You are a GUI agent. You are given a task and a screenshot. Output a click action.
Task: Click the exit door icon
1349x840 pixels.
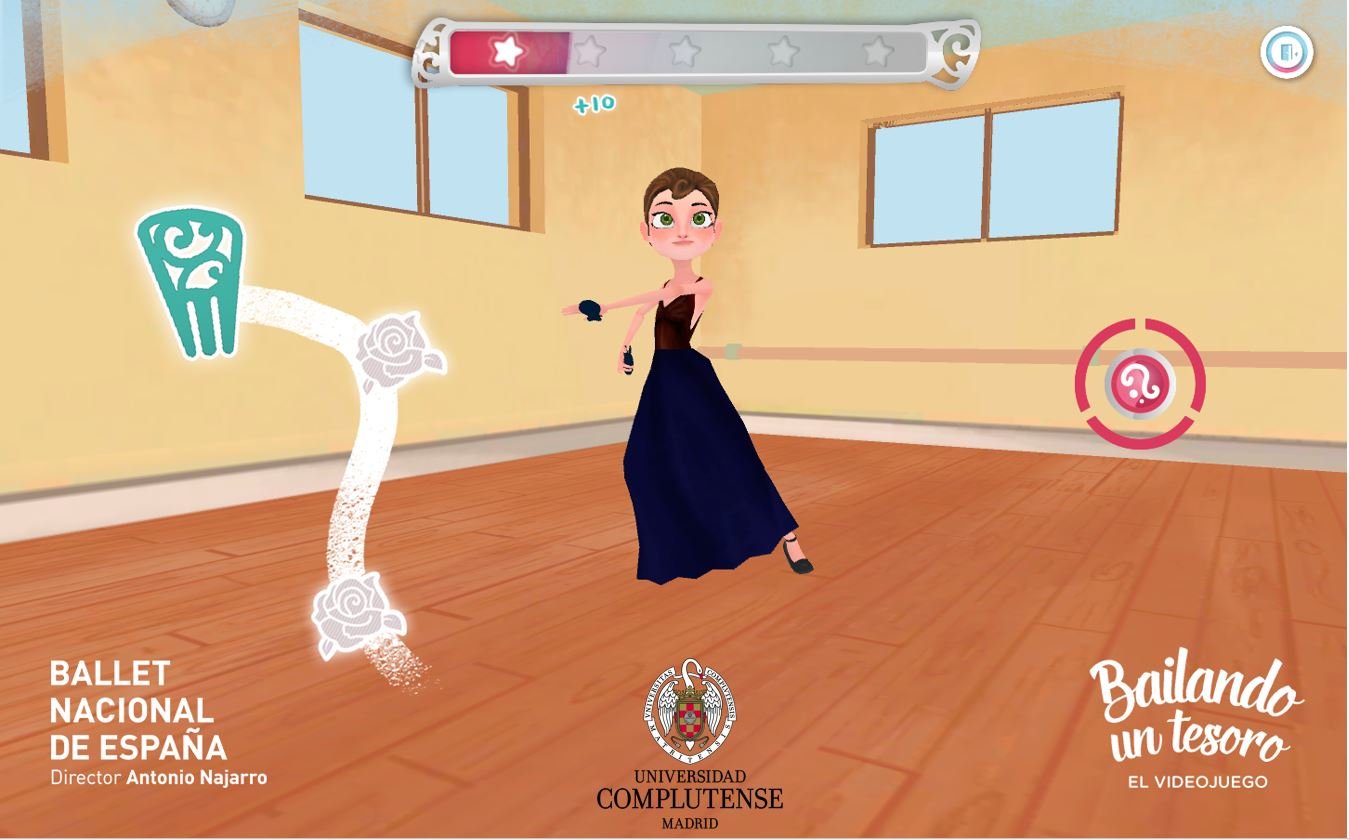pyautogui.click(x=1286, y=52)
